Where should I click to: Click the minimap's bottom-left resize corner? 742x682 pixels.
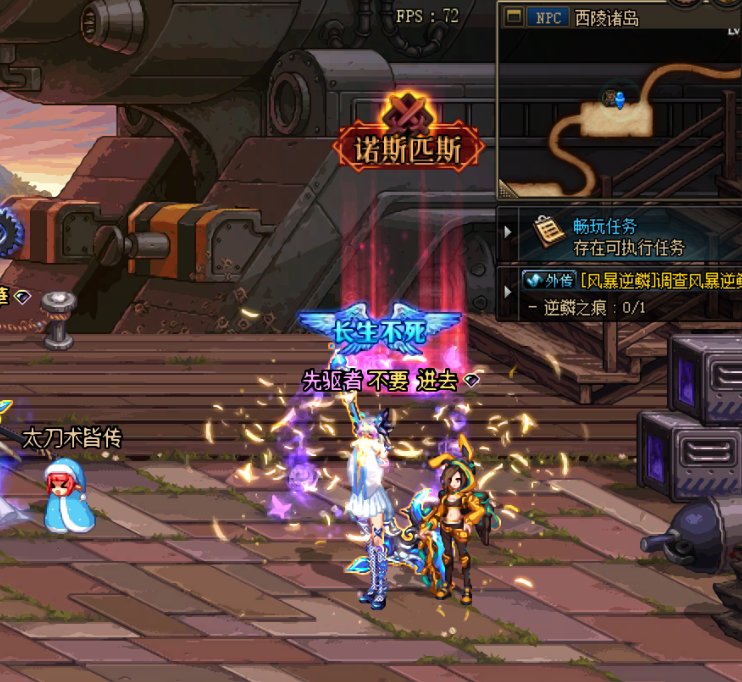click(505, 190)
